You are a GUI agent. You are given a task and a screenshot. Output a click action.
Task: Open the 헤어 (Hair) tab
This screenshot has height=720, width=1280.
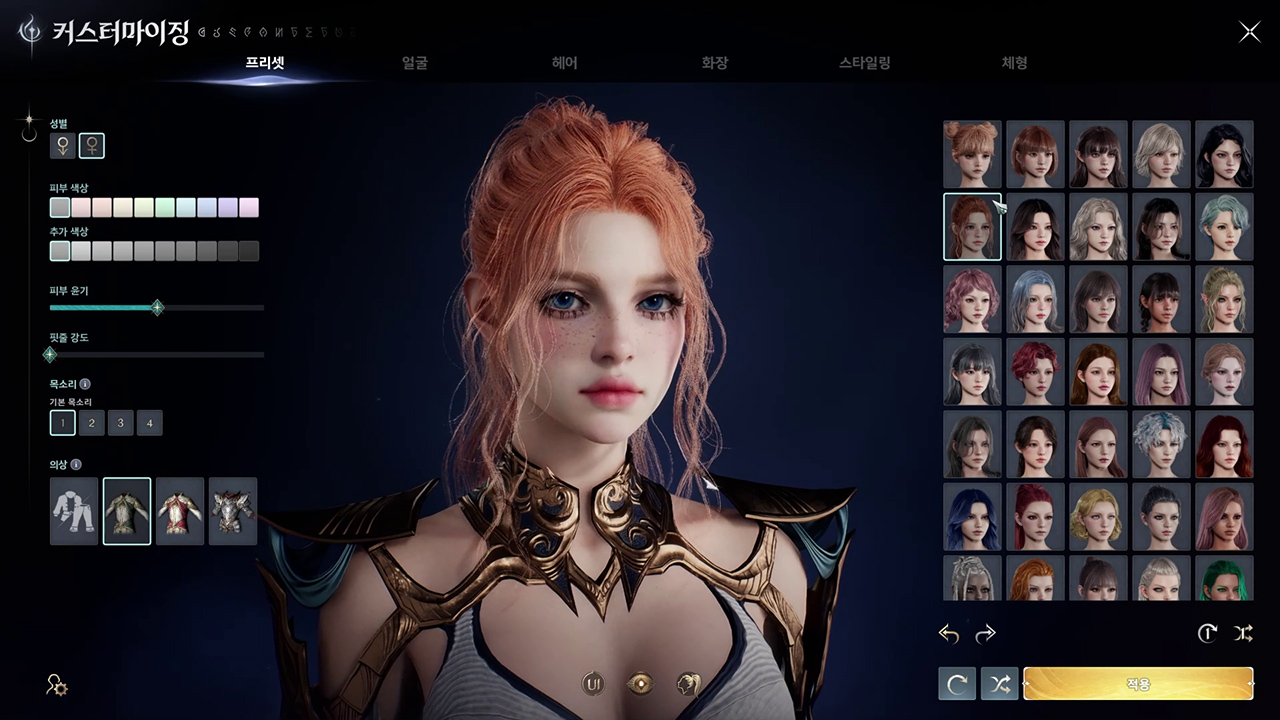click(x=565, y=63)
